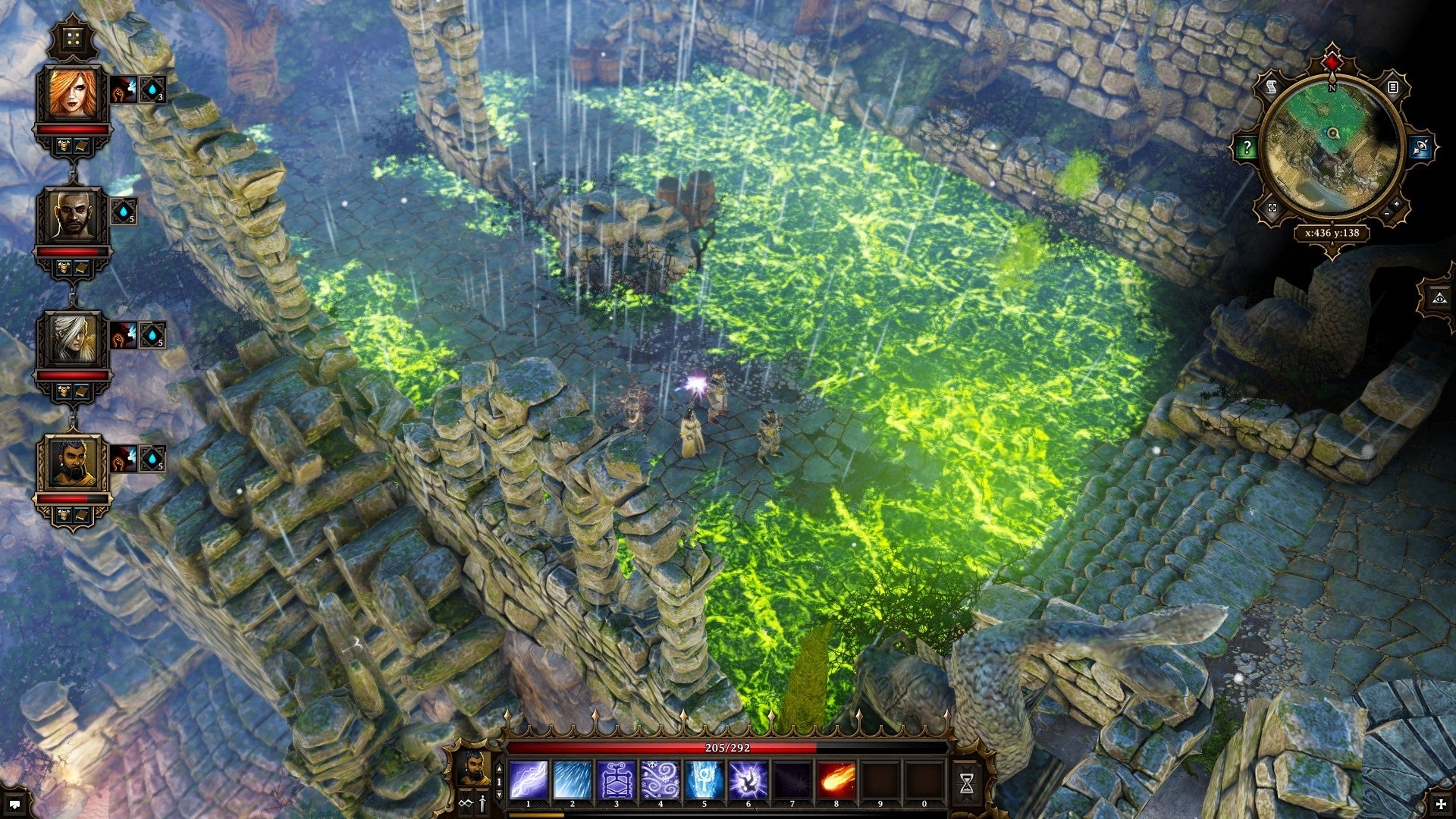The height and width of the screenshot is (819, 1456).
Task: Open the quest log scroll icon beside the minimap
Action: point(1271,87)
